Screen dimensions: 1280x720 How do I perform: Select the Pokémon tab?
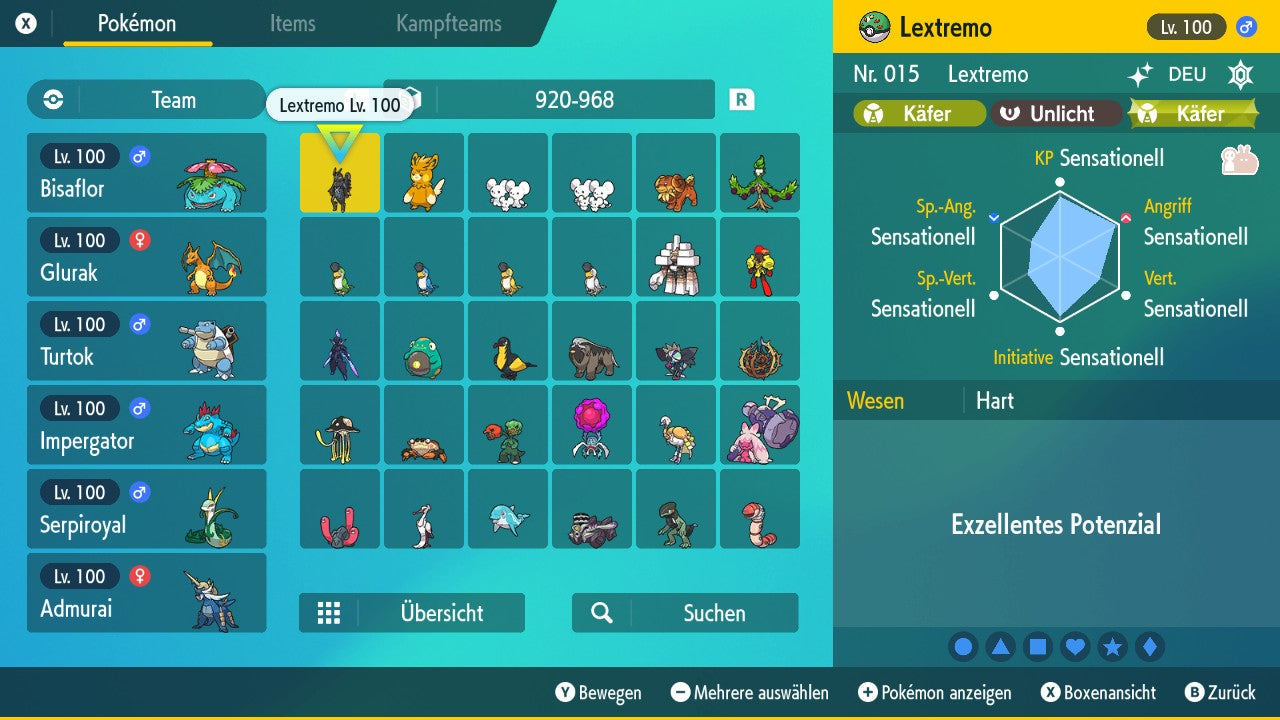tap(137, 24)
